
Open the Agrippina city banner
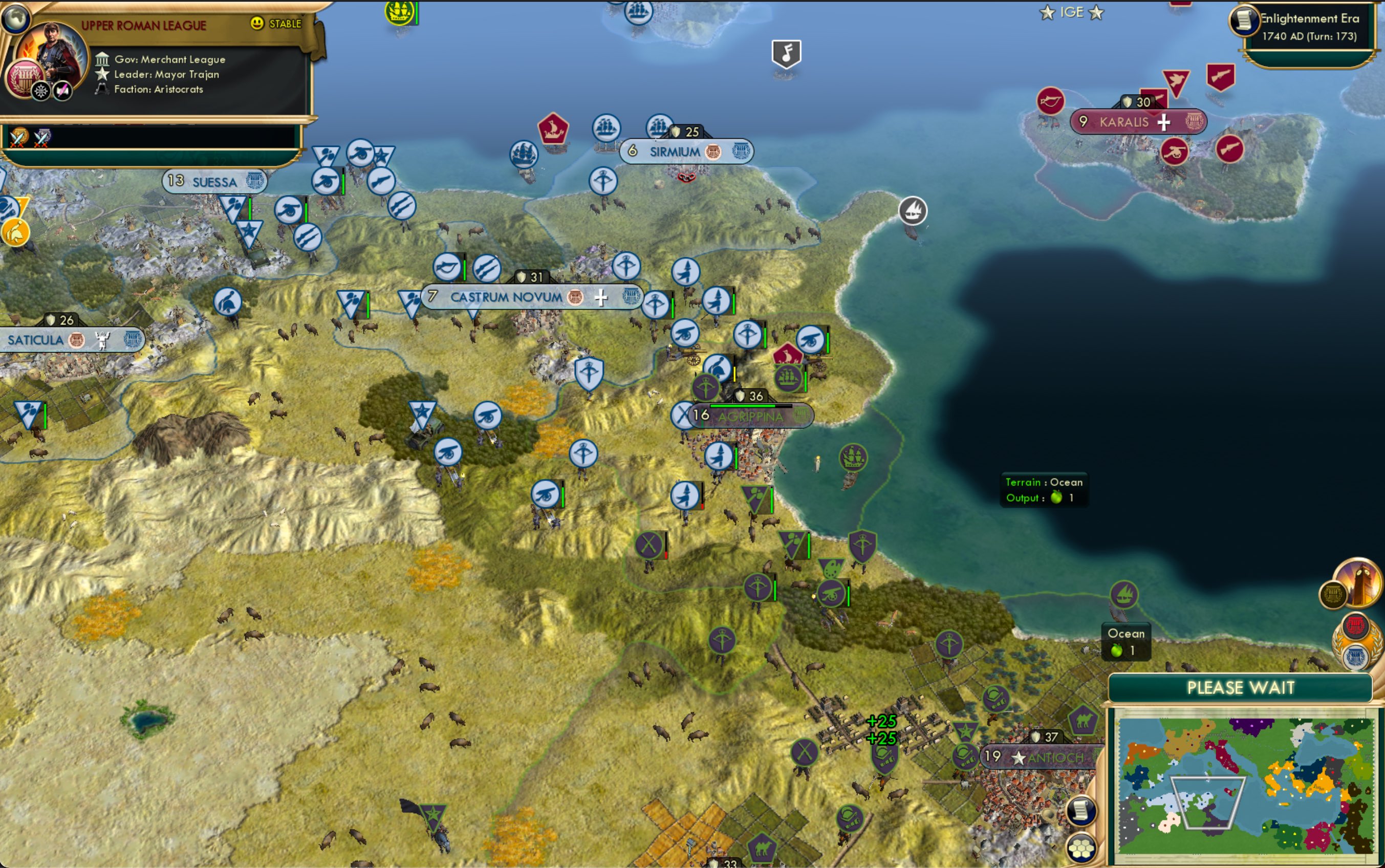750,416
